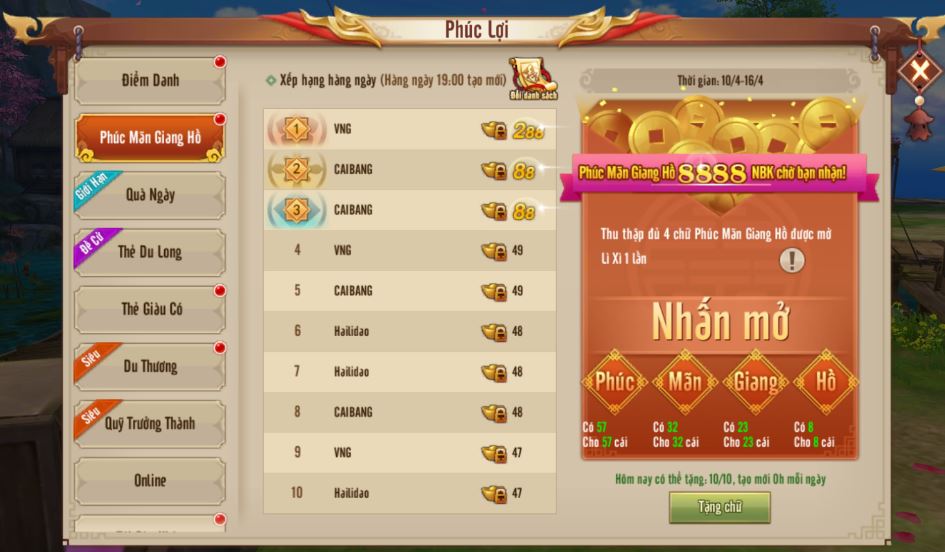Switch to the Điểm Danh tab

point(149,81)
